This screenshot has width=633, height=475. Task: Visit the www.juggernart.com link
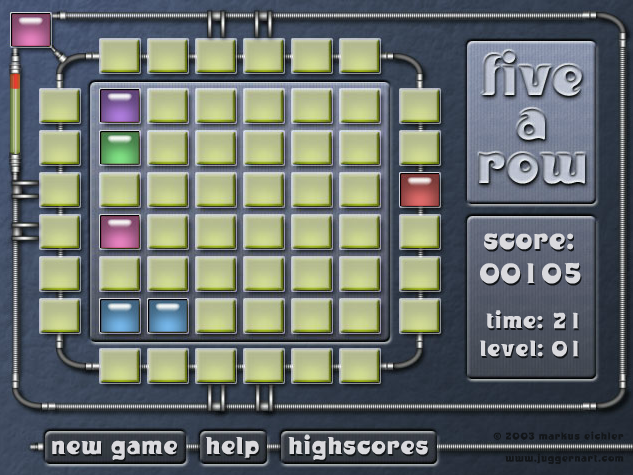pyautogui.click(x=564, y=459)
